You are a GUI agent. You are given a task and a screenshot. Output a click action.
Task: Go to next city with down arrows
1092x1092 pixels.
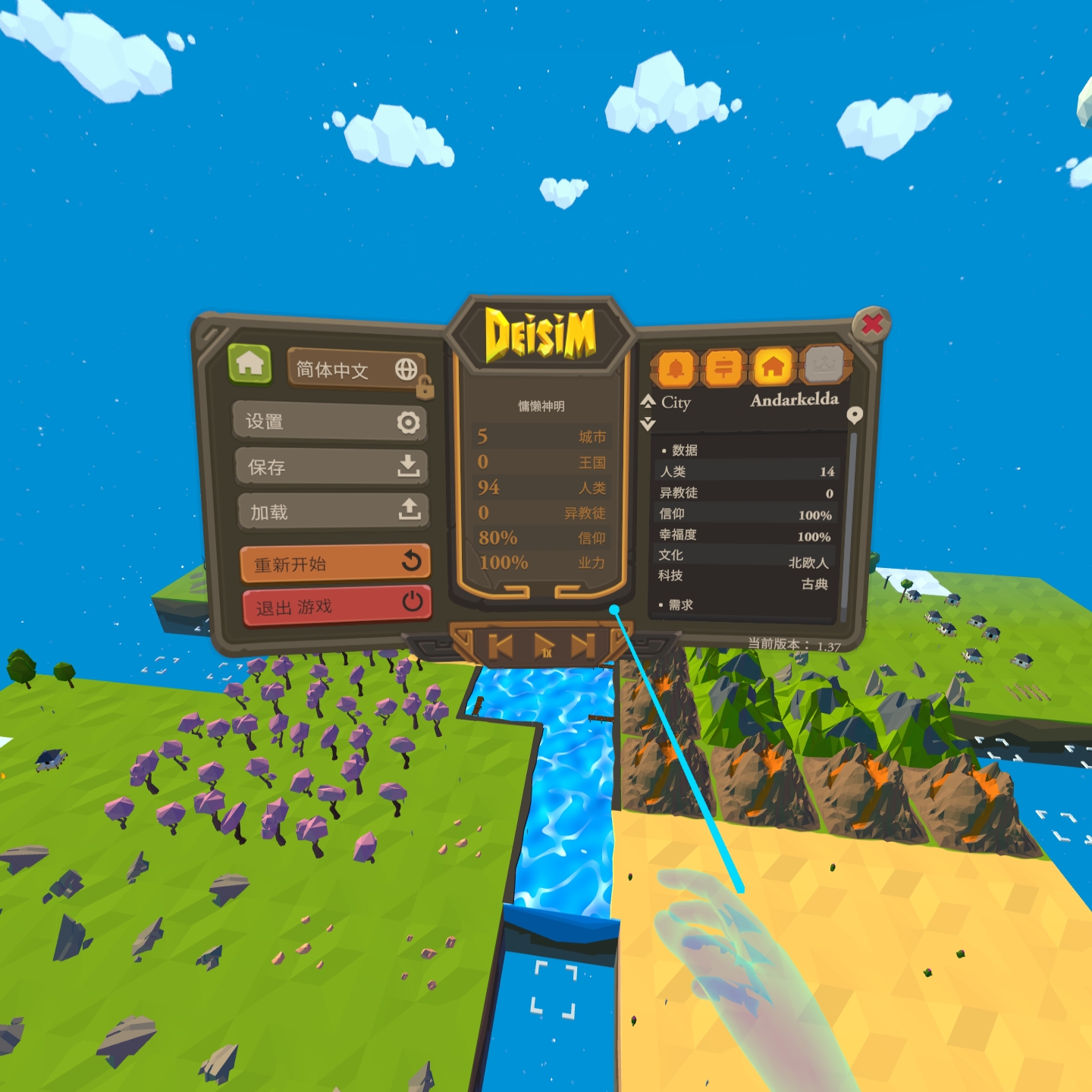[648, 424]
